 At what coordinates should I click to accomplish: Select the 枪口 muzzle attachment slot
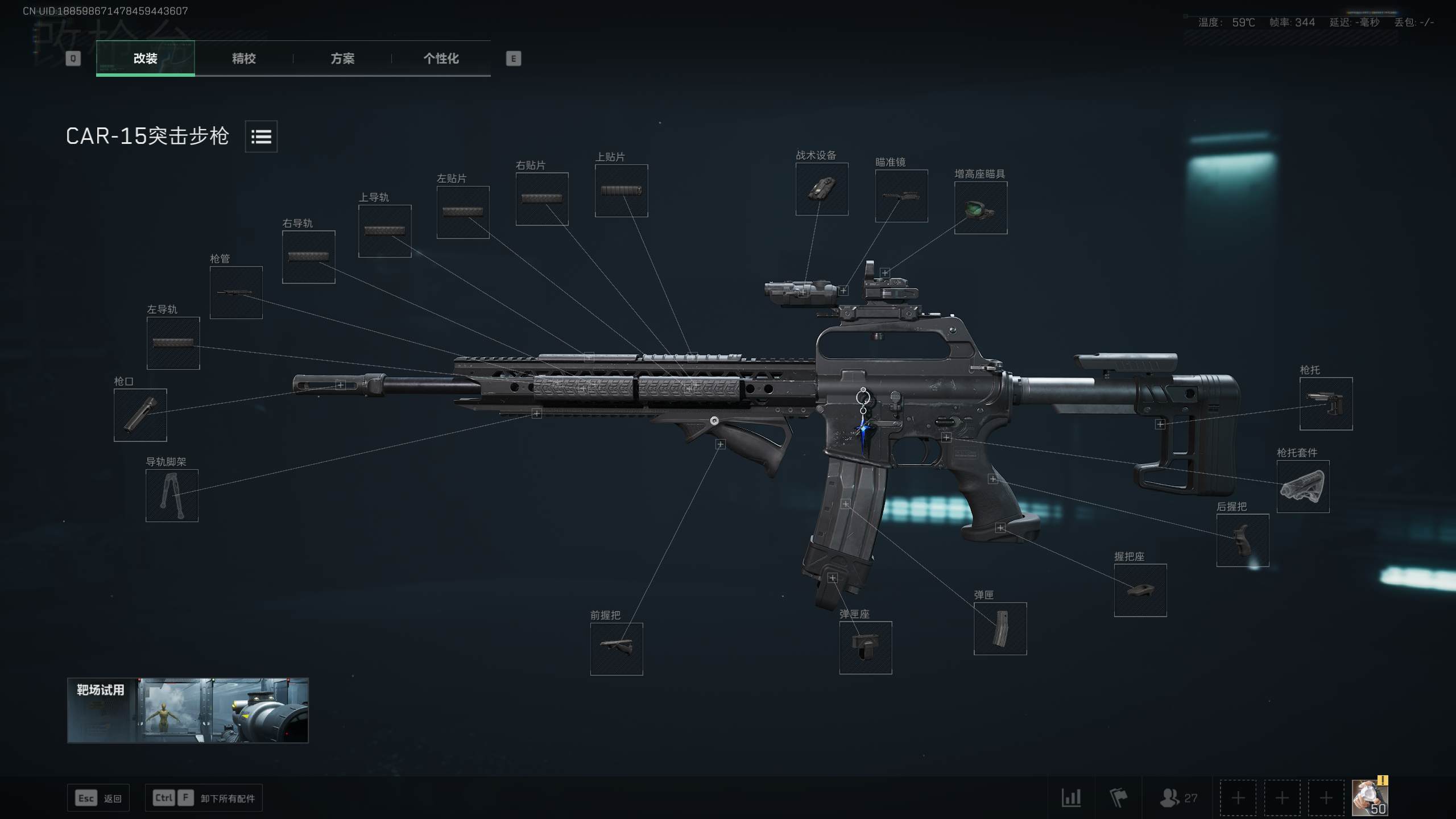140,415
